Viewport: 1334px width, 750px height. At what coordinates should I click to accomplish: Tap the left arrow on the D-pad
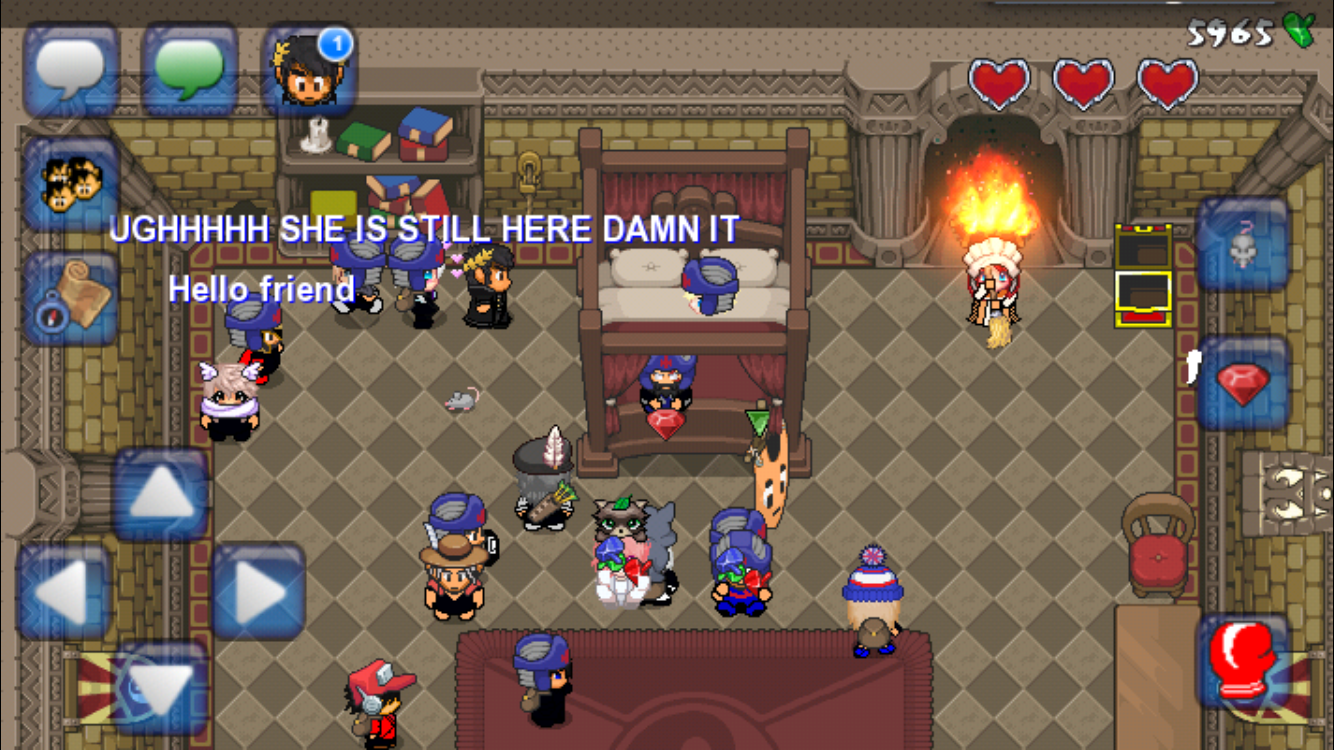[x=63, y=592]
